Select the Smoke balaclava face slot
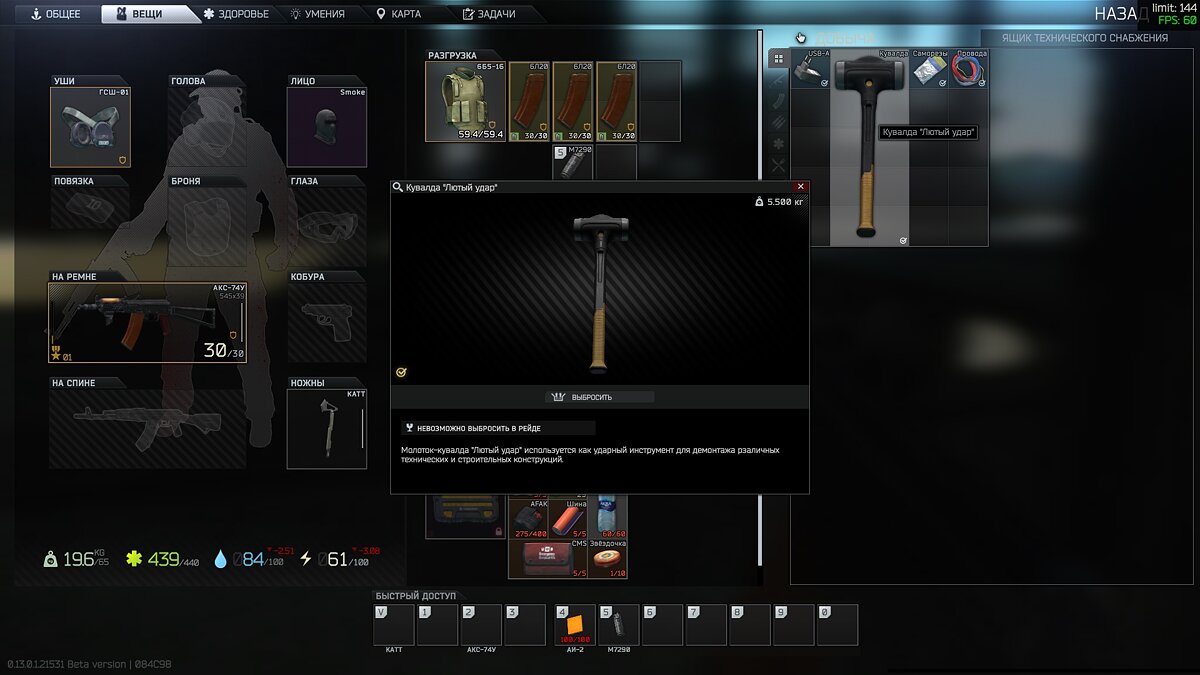 327,127
